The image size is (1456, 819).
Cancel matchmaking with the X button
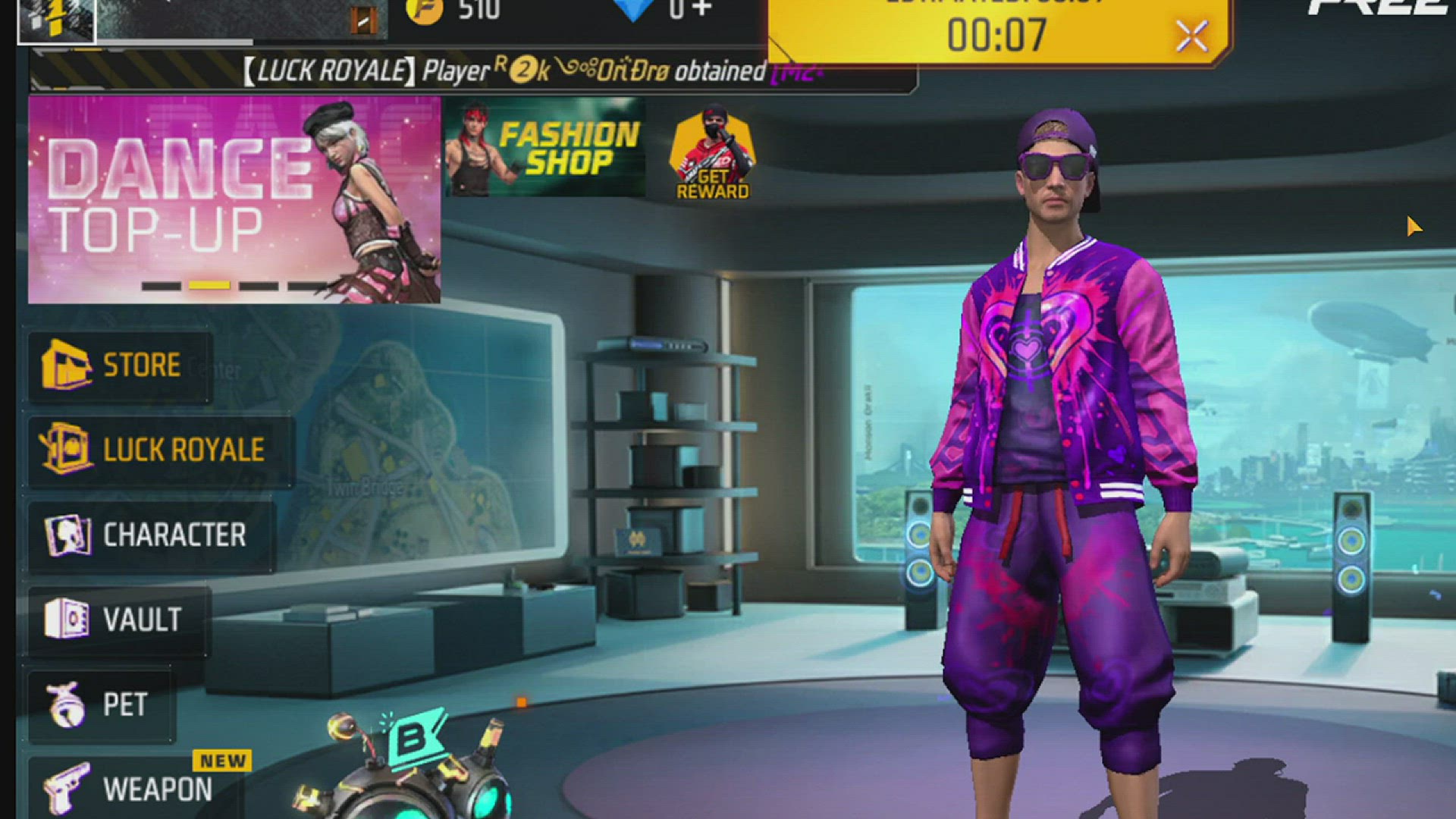[1191, 36]
